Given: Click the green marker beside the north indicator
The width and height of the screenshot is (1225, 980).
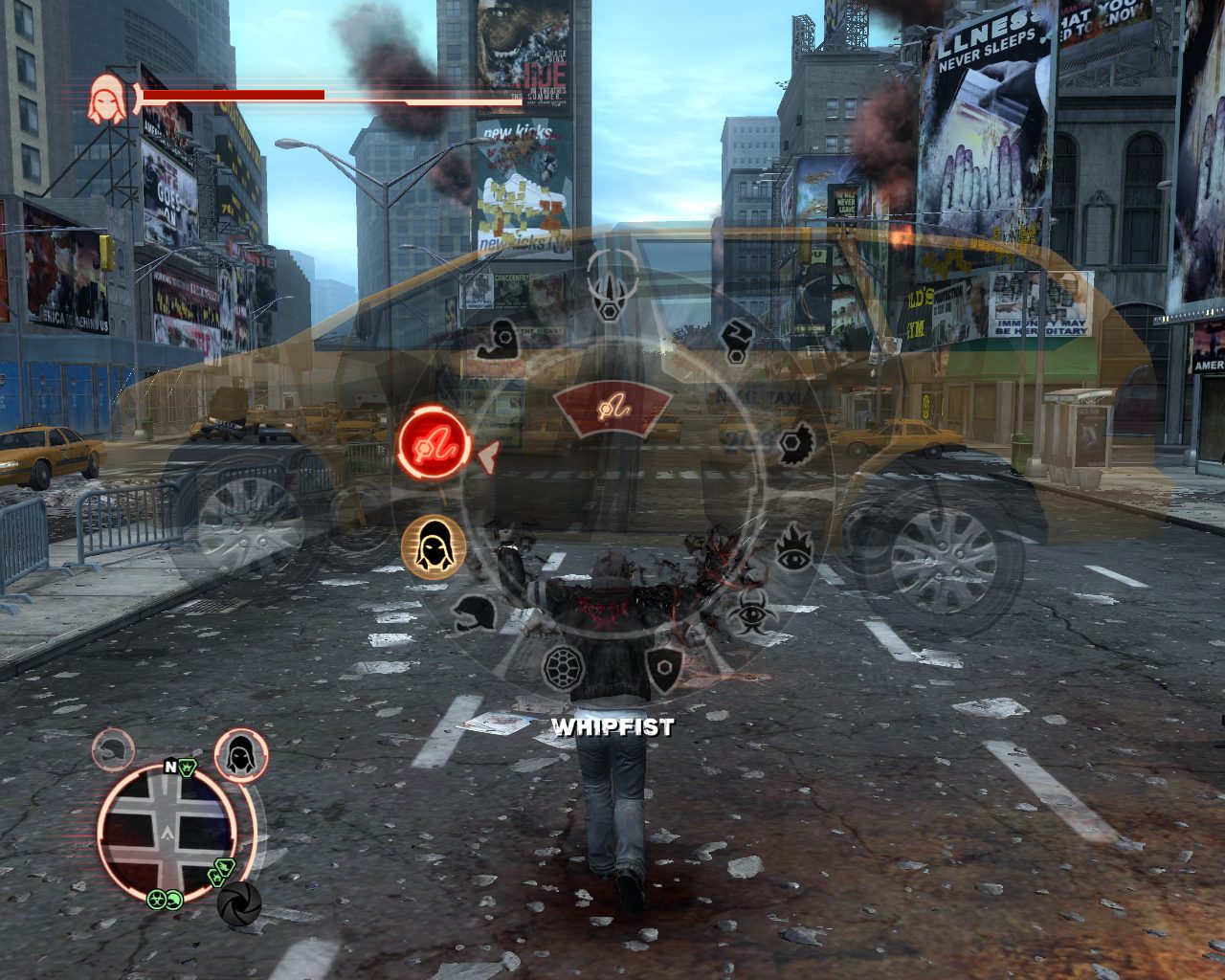Looking at the screenshot, I should pyautogui.click(x=189, y=768).
